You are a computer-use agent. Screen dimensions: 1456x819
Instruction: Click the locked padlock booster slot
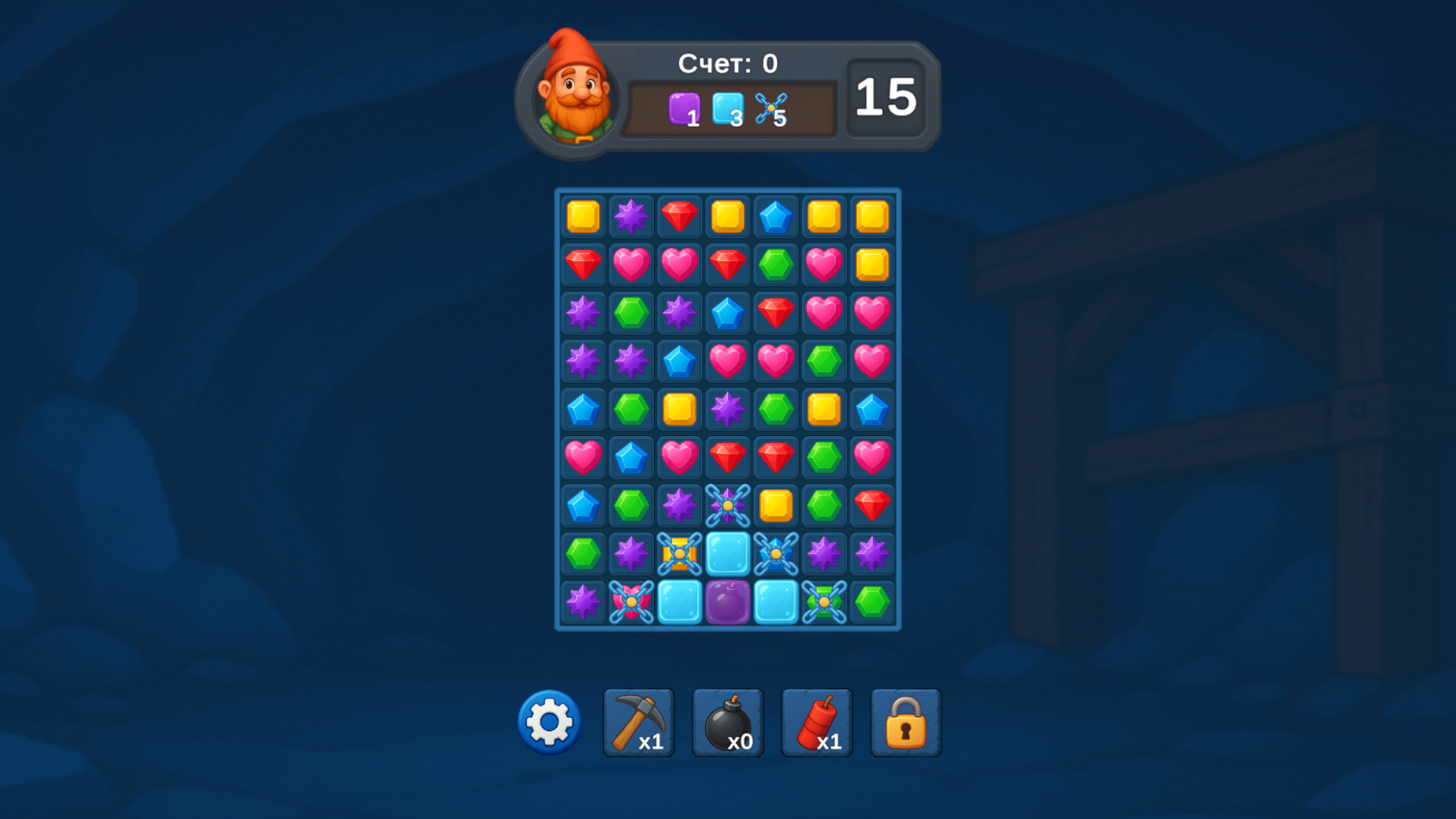click(x=906, y=722)
